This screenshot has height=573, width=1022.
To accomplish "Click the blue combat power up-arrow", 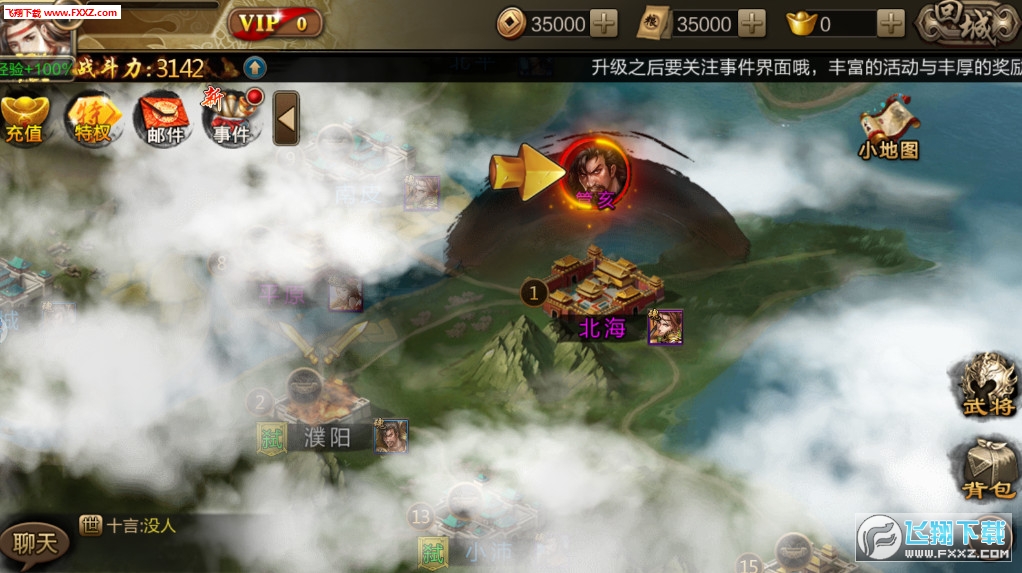I will pyautogui.click(x=255, y=68).
